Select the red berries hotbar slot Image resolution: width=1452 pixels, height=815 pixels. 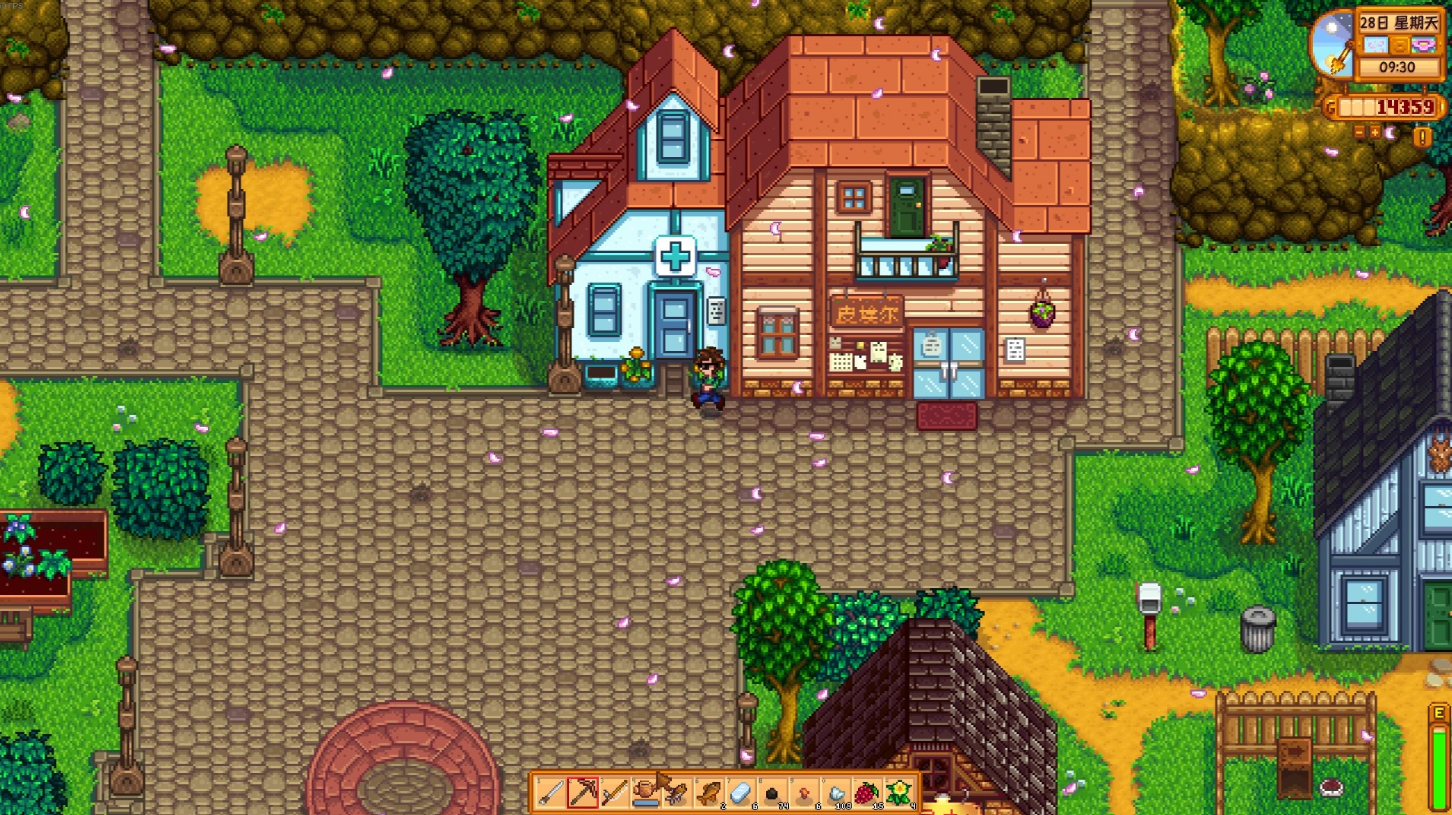coord(867,793)
